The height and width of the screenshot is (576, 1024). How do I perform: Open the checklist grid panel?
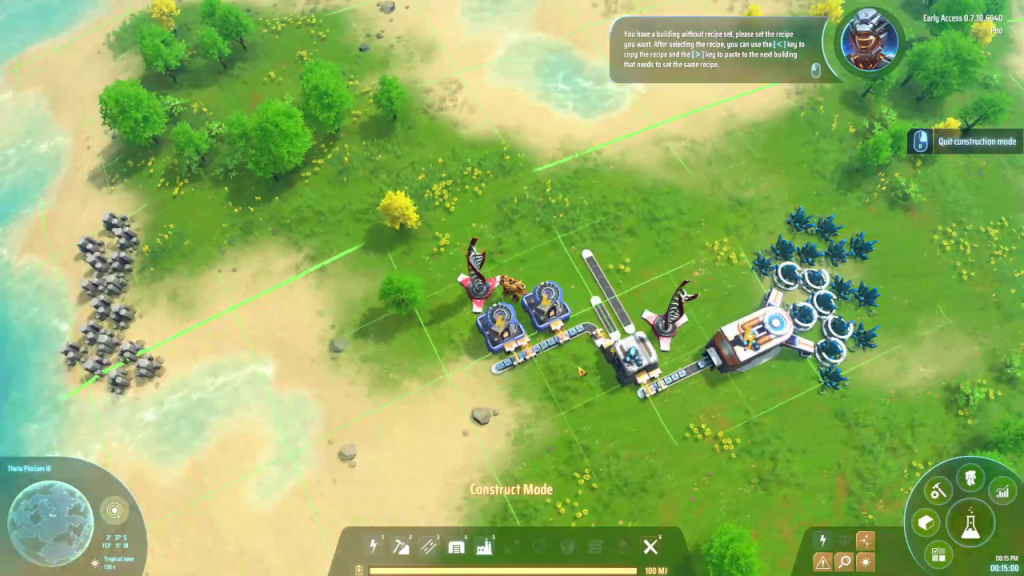pos(938,553)
